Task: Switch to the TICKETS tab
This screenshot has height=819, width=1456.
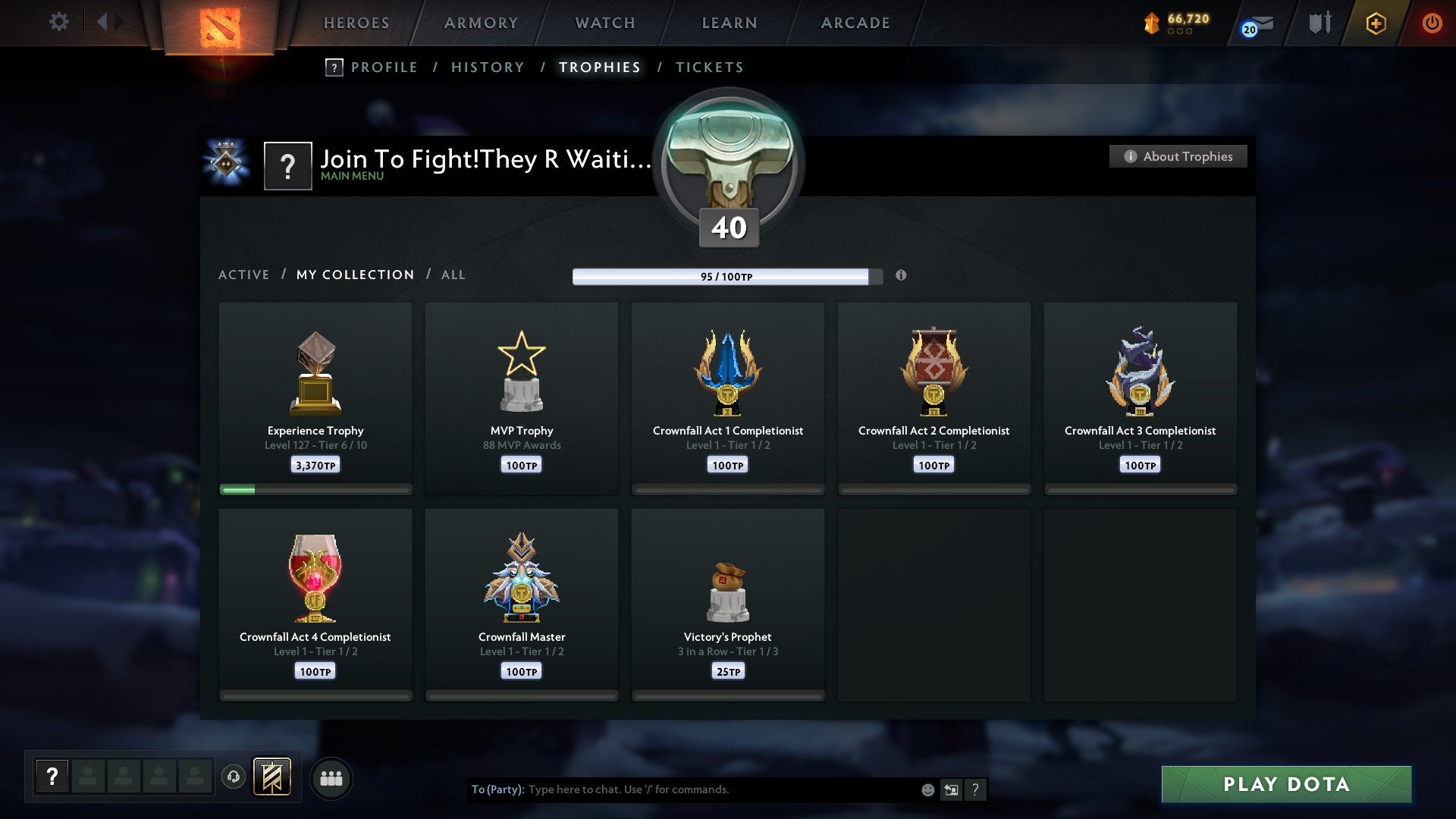Action: coord(708,67)
